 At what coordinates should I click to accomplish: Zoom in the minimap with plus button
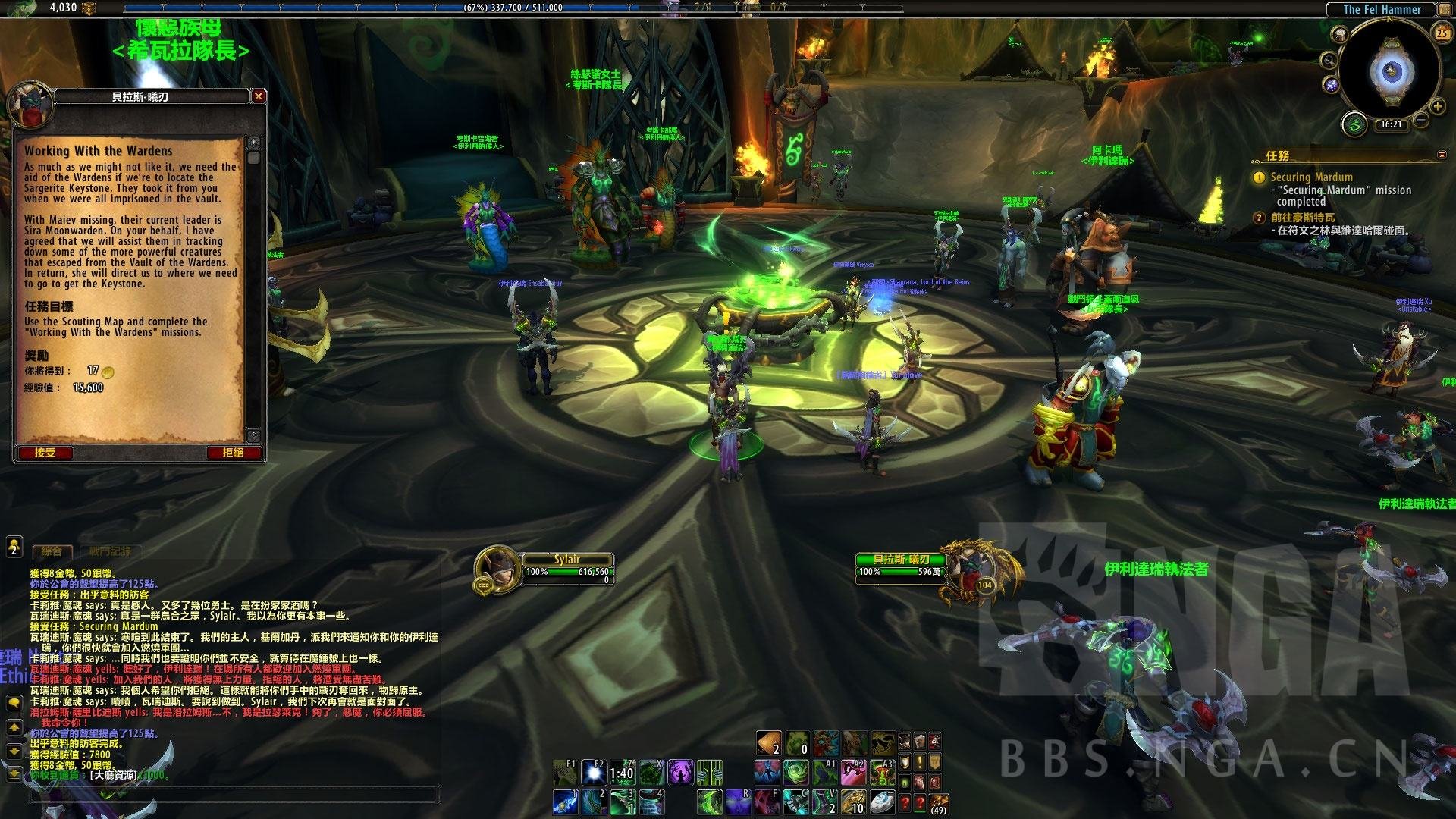pyautogui.click(x=1436, y=107)
